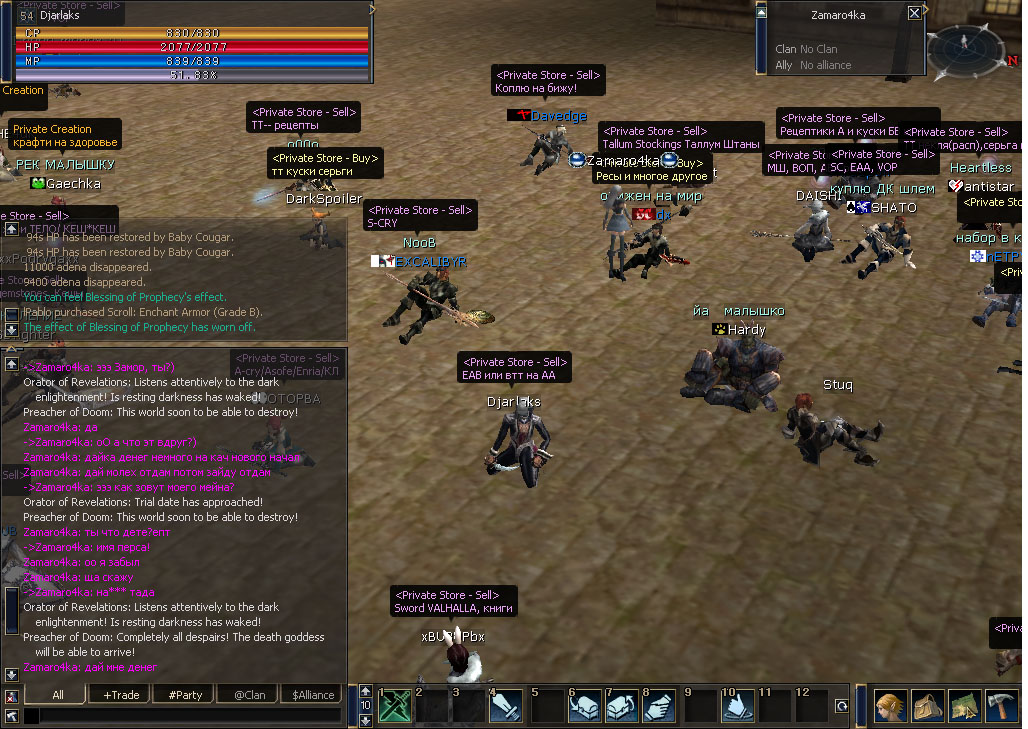Activate the chest action in slot 6

tap(585, 705)
